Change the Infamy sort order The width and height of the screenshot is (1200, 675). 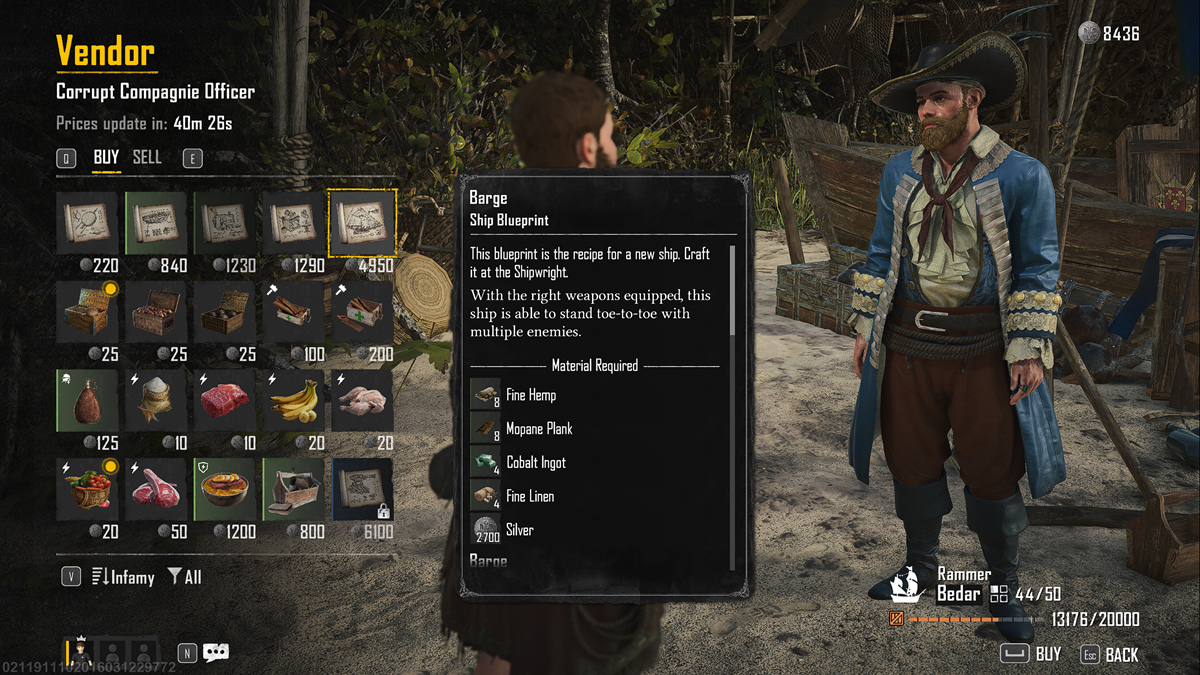coord(123,577)
